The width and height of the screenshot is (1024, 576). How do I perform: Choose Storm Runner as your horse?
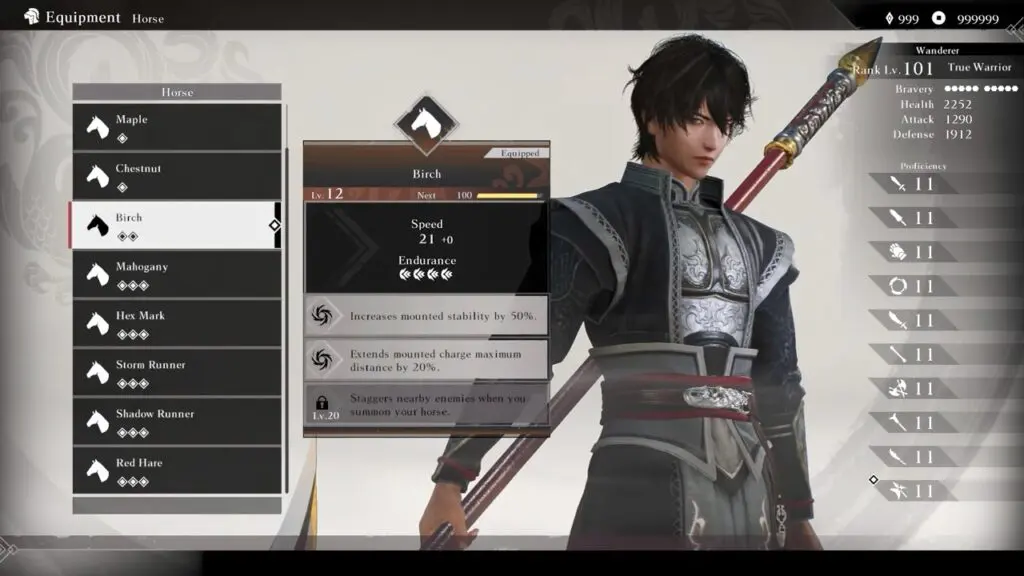click(176, 372)
